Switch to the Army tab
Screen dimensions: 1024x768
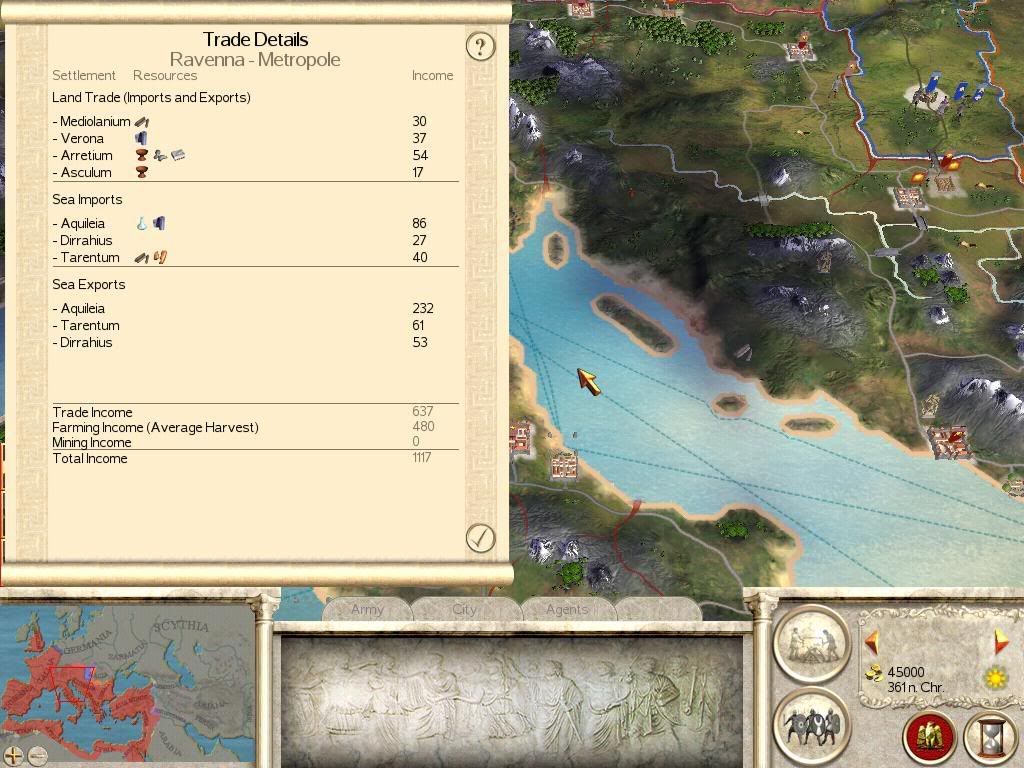click(x=367, y=609)
